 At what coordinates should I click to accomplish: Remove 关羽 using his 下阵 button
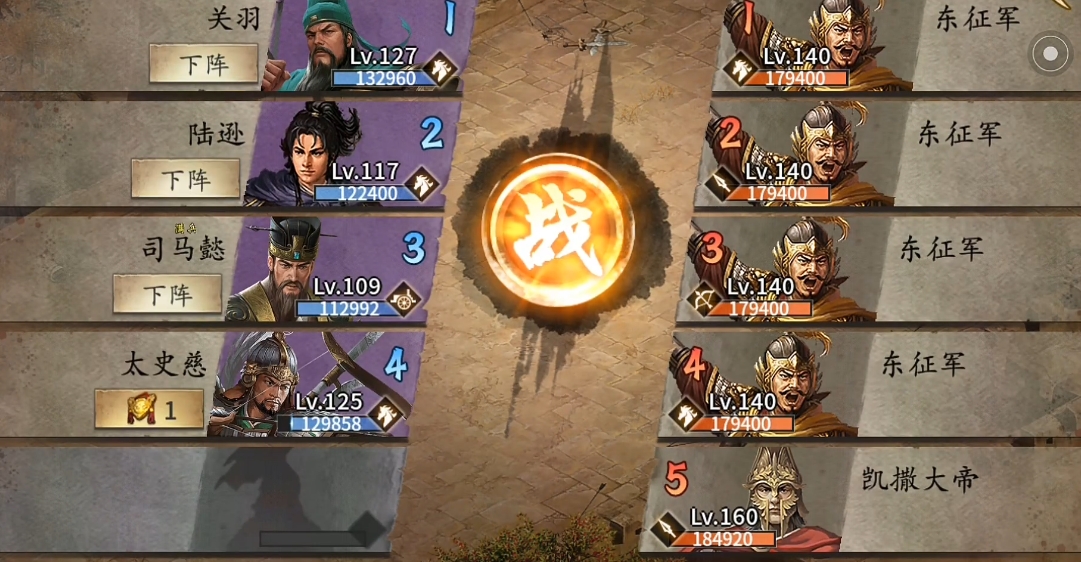pos(204,64)
